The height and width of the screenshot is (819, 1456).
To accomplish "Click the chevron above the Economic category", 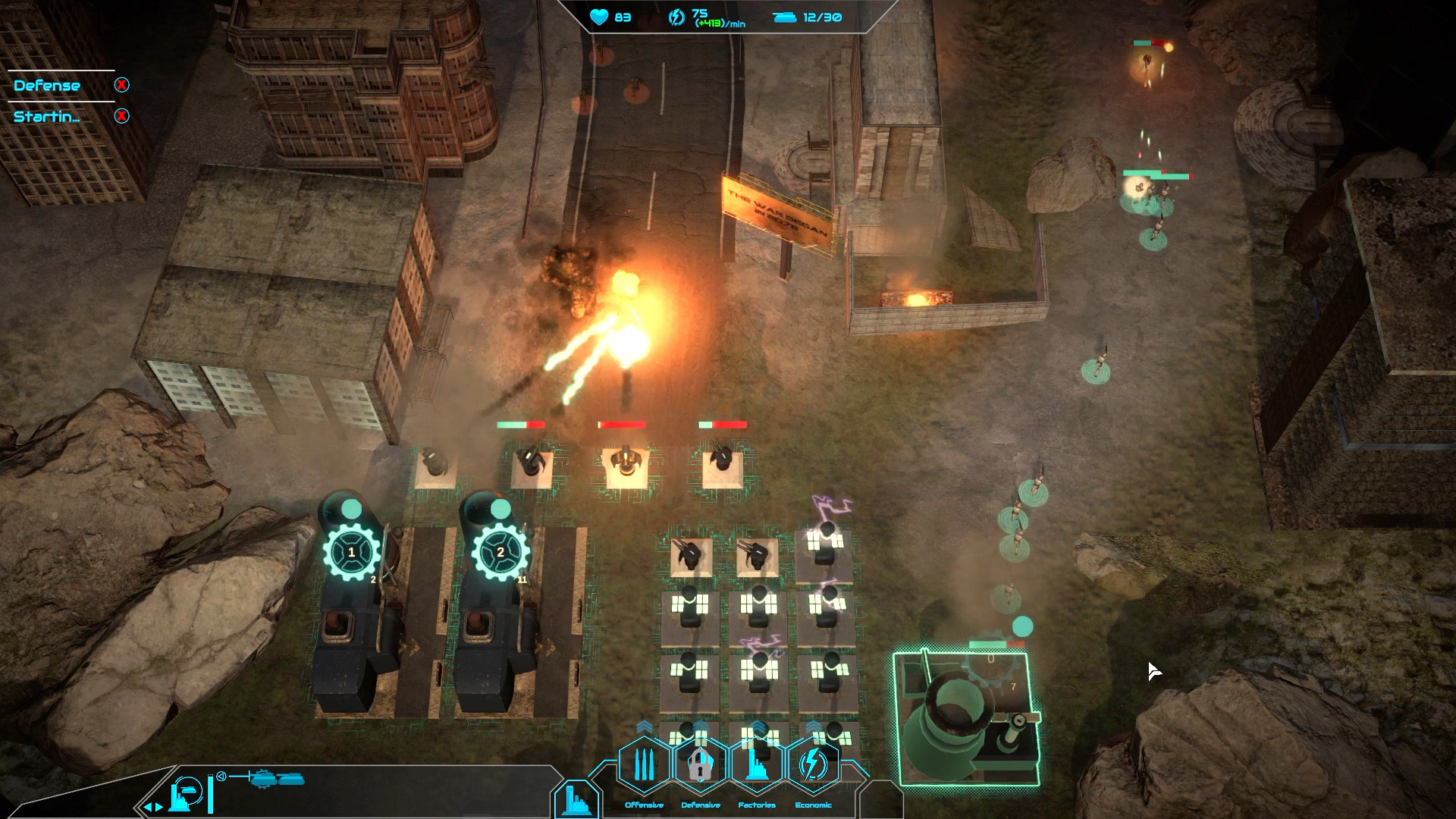I will pos(813,726).
